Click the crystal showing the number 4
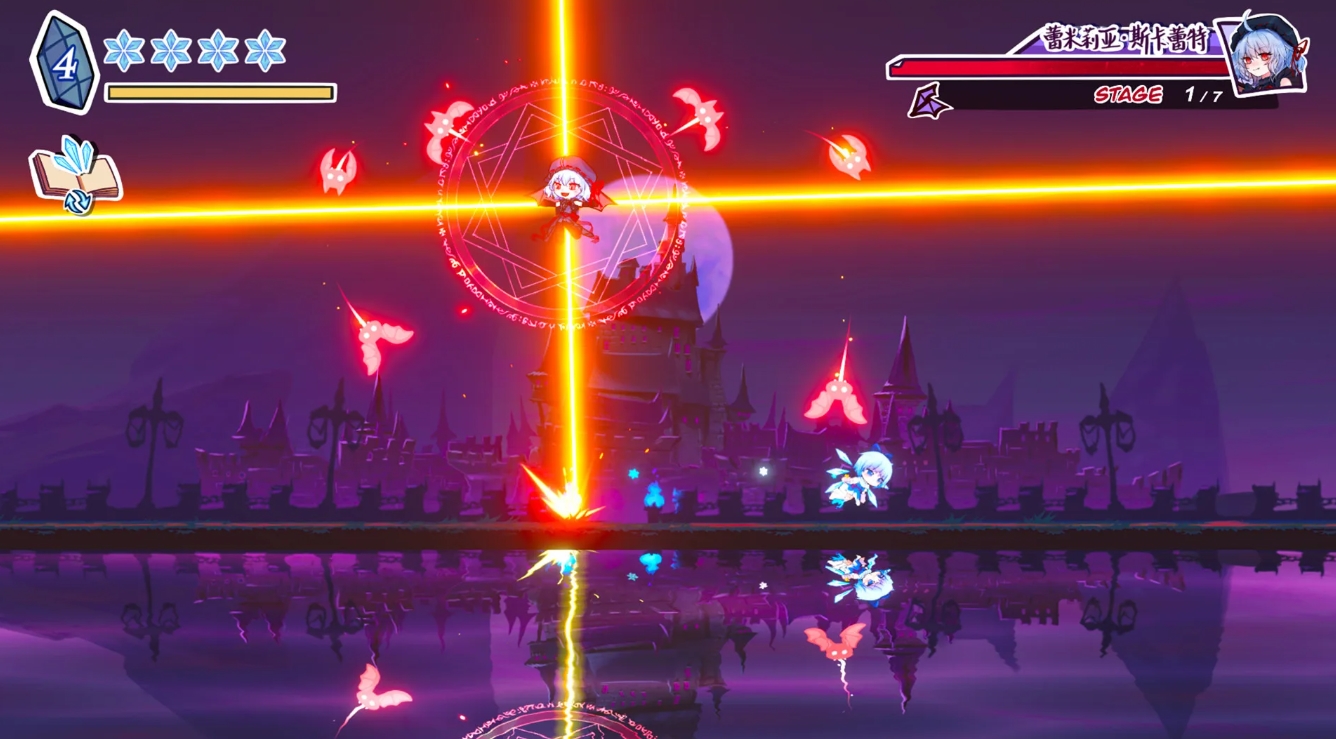1336x739 pixels. [64, 60]
